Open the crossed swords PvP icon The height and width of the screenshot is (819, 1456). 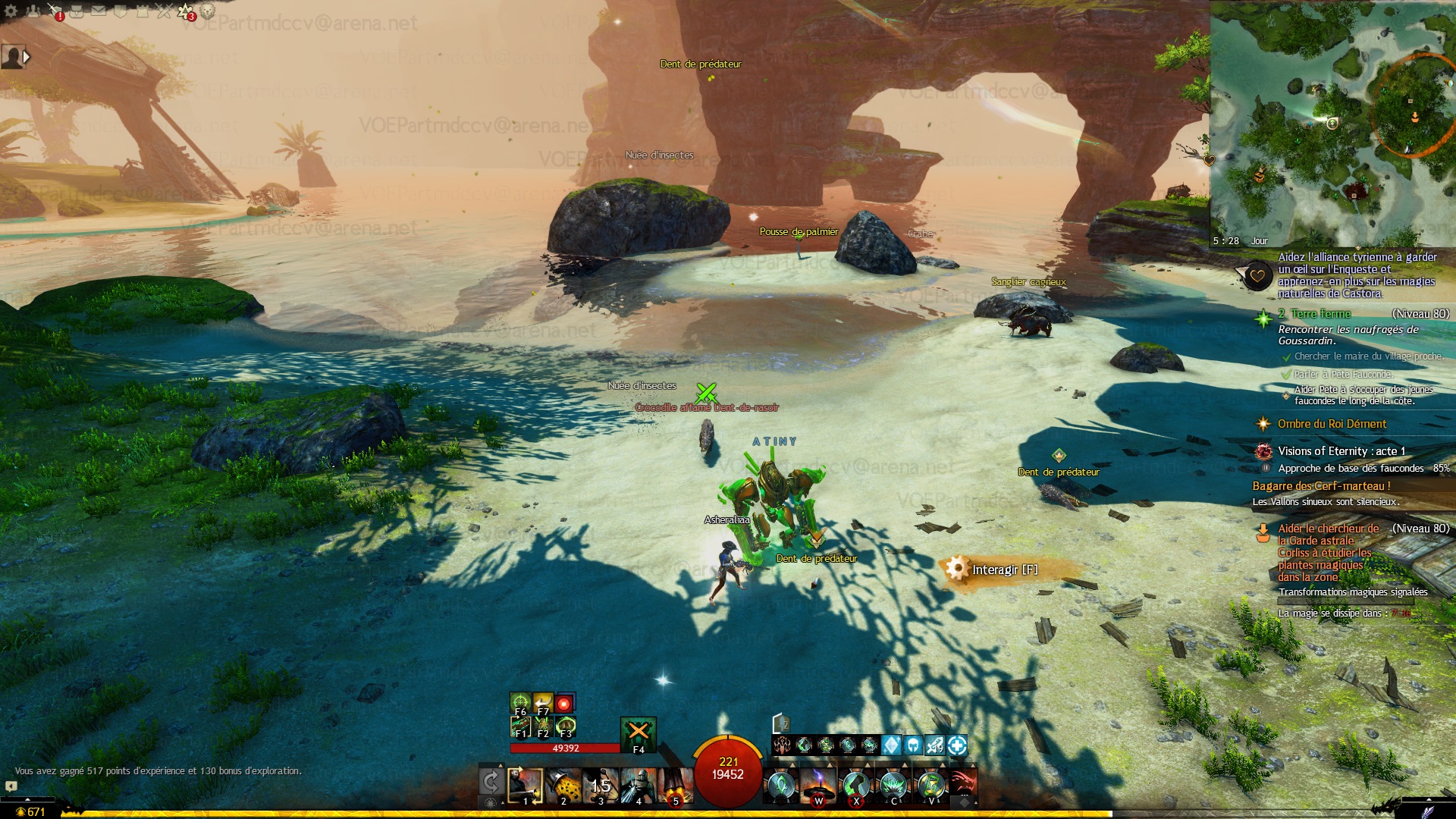pyautogui.click(x=164, y=11)
